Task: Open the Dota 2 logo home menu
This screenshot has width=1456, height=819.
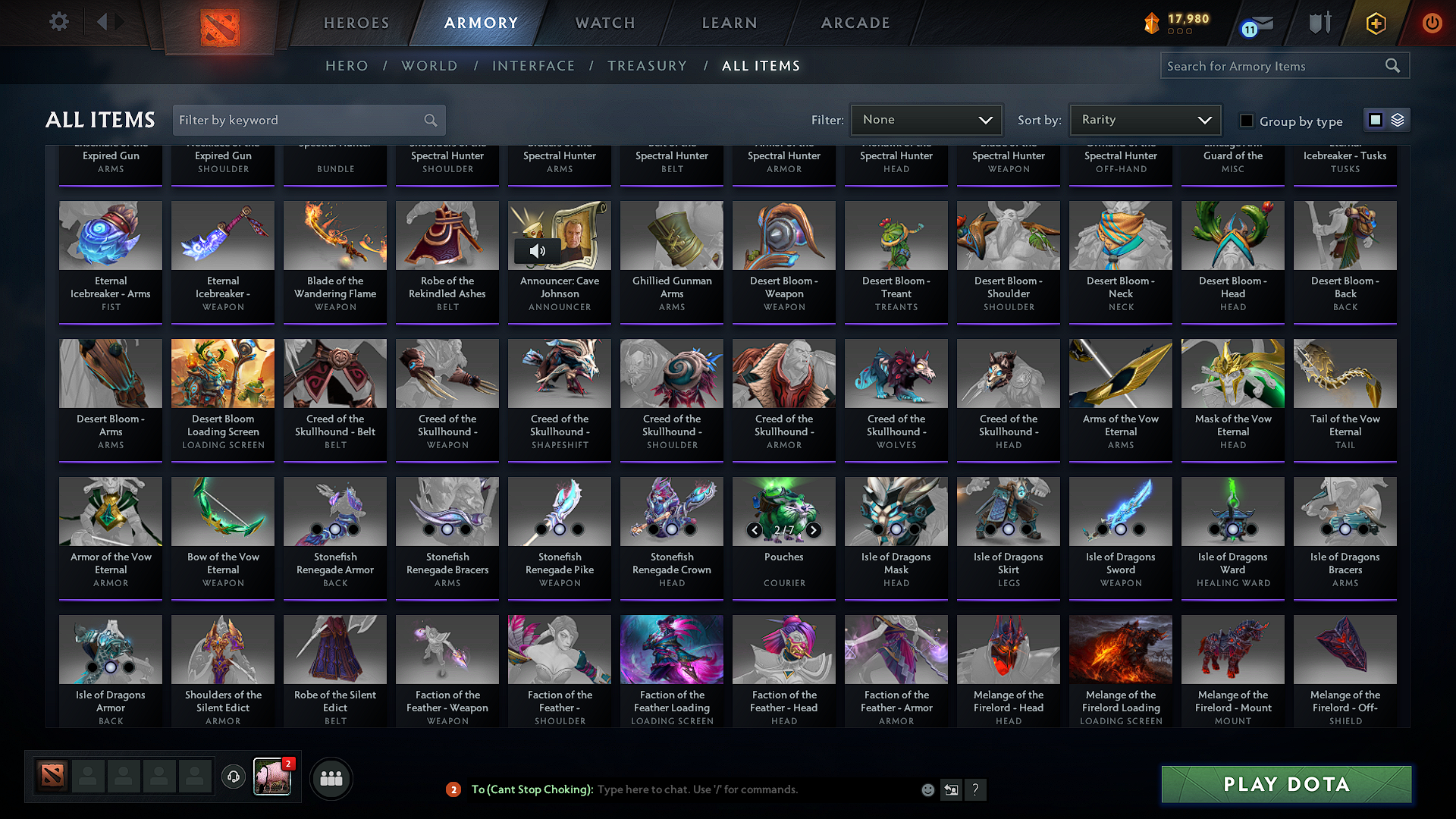Action: (219, 23)
